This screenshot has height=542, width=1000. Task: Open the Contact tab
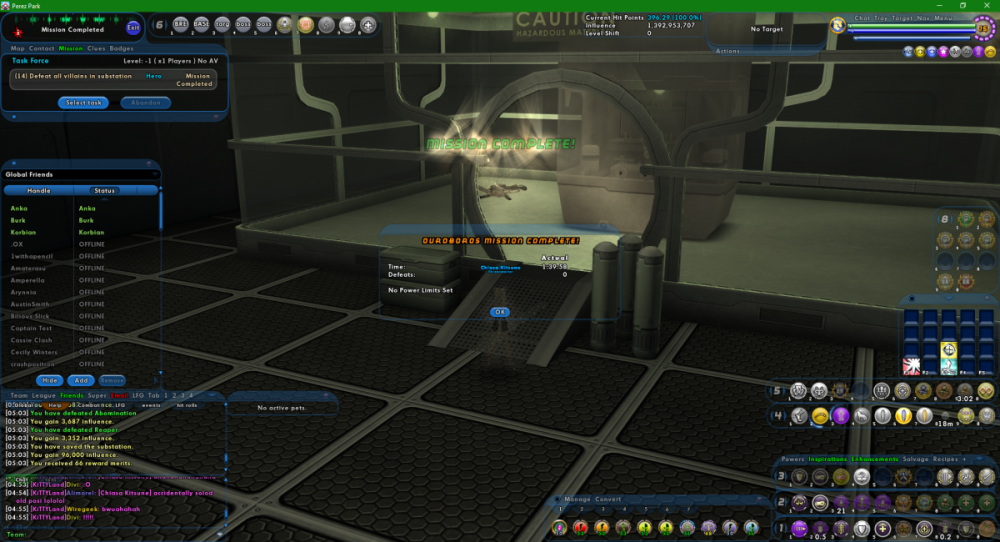tap(42, 47)
